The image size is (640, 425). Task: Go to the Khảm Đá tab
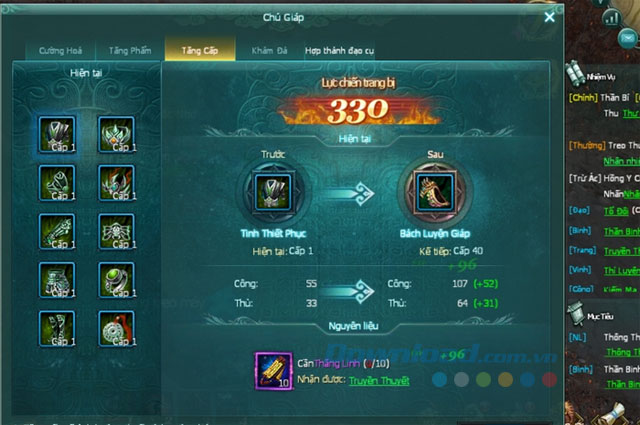pyautogui.click(x=267, y=50)
